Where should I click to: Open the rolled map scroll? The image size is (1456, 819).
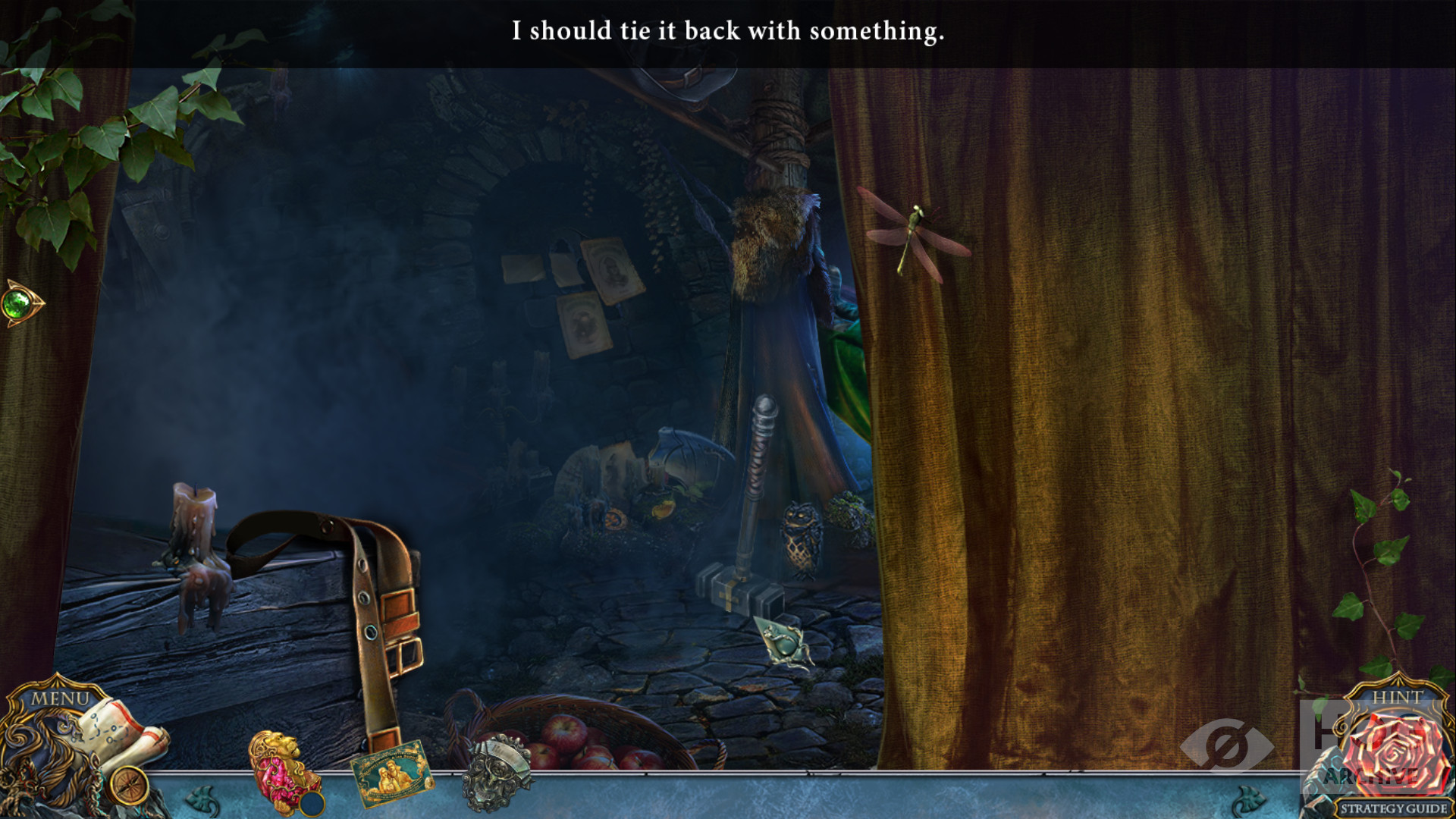pos(125,733)
